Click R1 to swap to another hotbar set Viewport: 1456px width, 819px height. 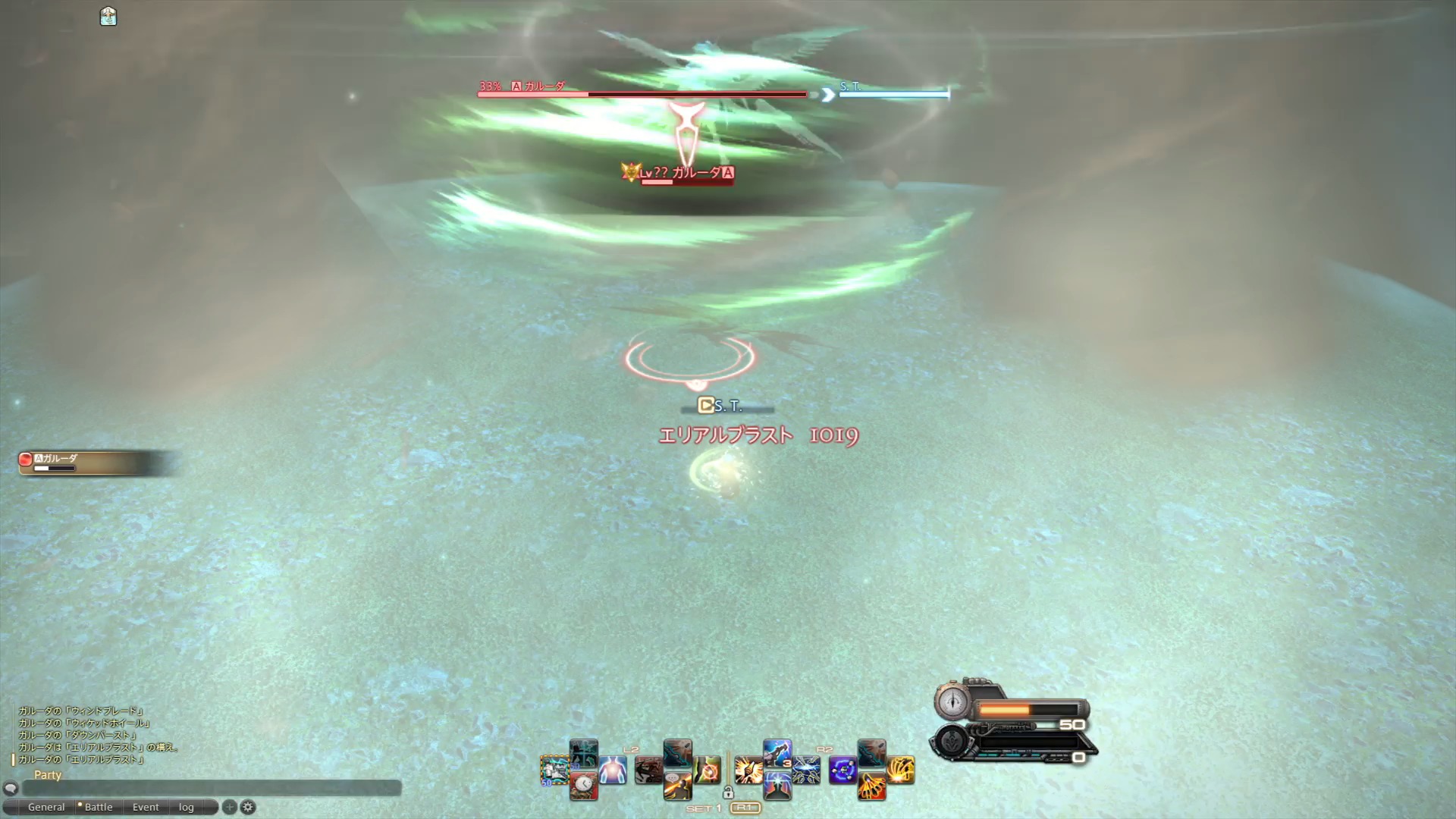746,808
